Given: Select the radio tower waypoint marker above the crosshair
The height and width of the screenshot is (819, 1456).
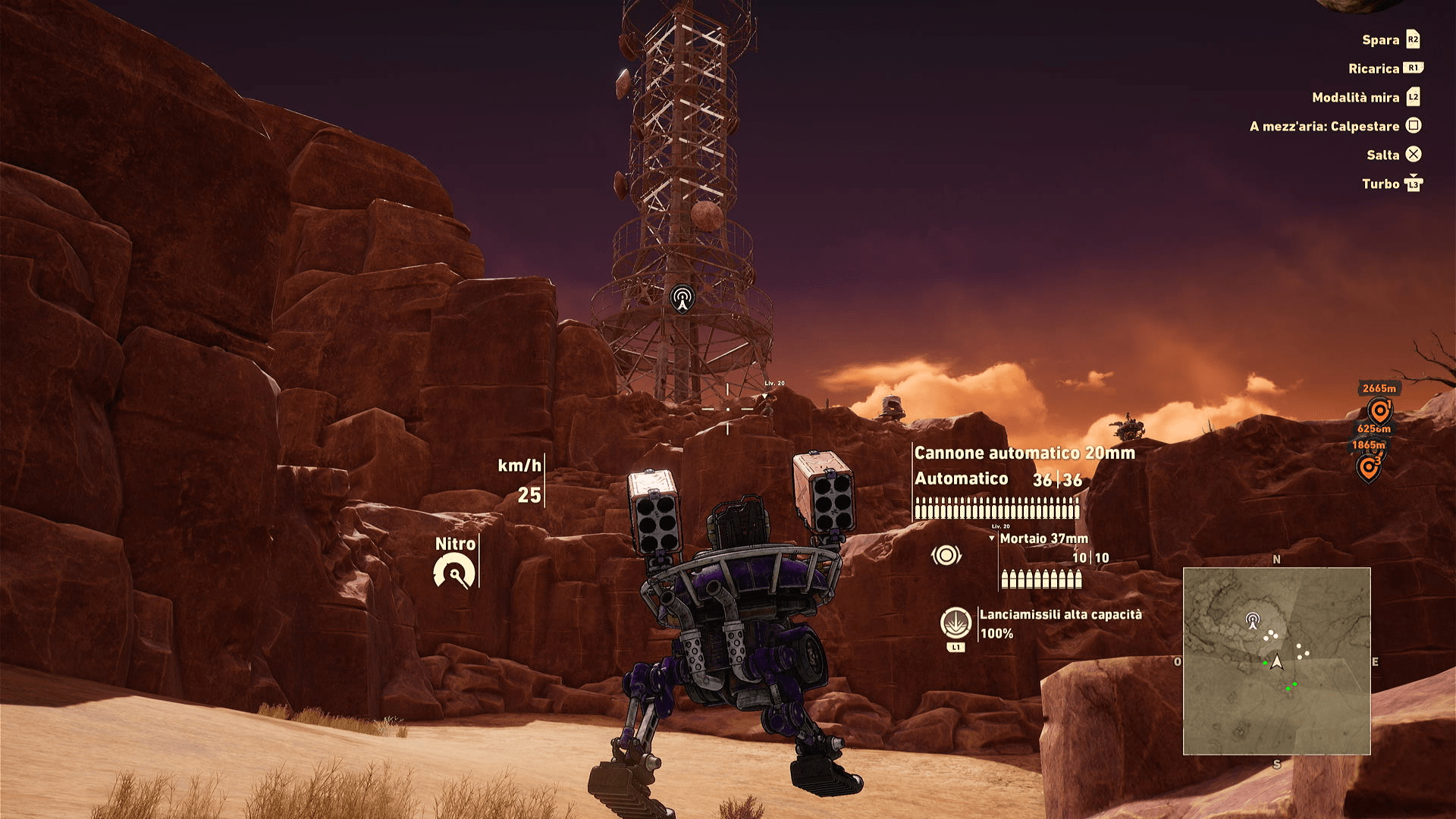Looking at the screenshot, I should [x=682, y=298].
